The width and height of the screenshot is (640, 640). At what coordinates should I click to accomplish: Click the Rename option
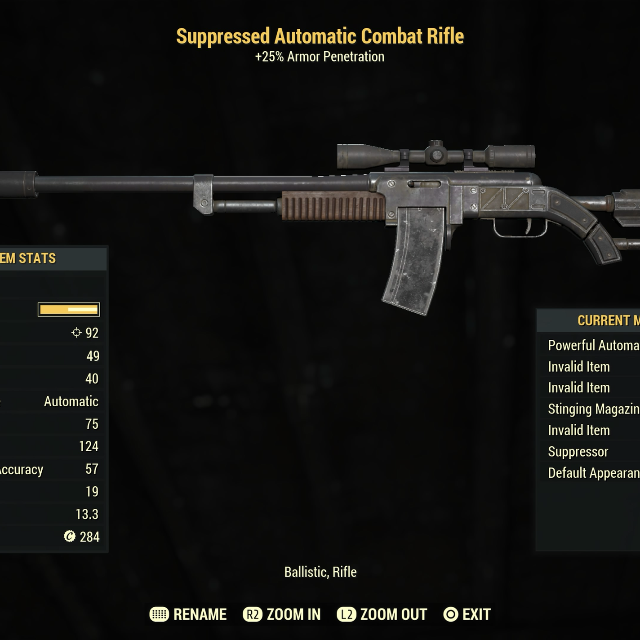[188, 614]
